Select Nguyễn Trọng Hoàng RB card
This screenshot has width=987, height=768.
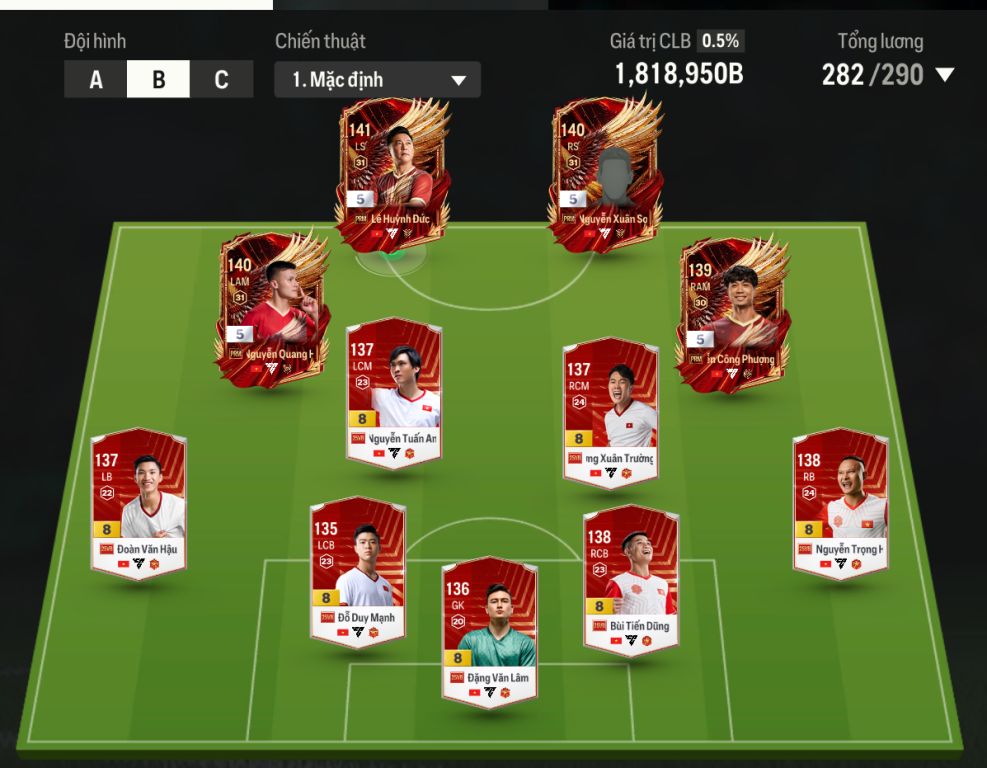(x=840, y=502)
